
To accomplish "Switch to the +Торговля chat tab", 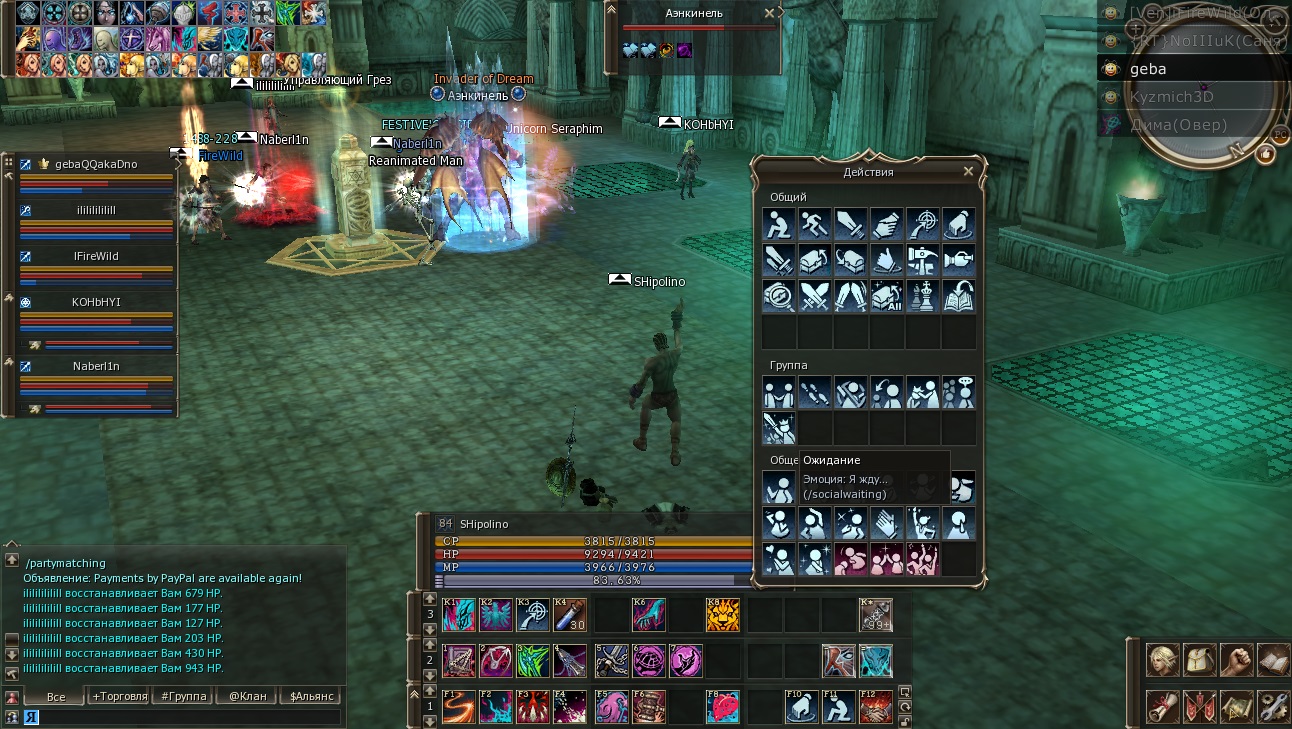I will click(119, 696).
